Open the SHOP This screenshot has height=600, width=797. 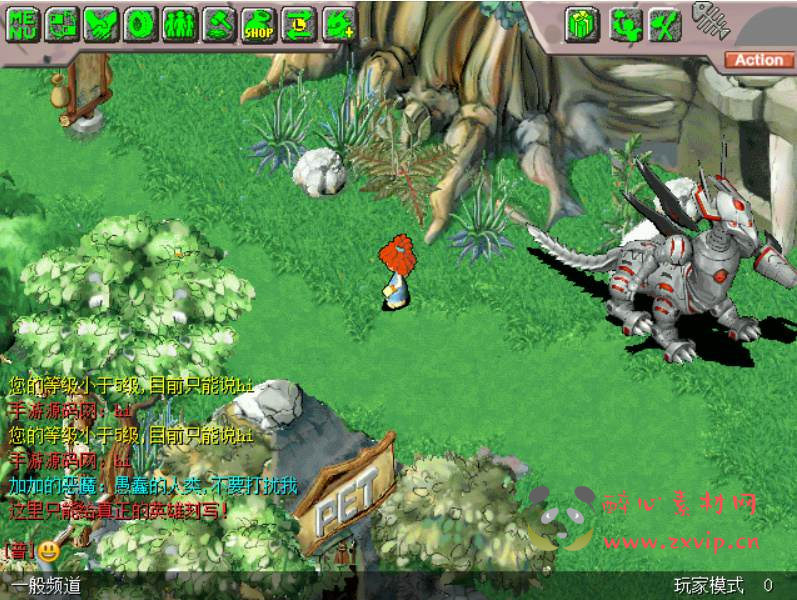pyautogui.click(x=258, y=24)
